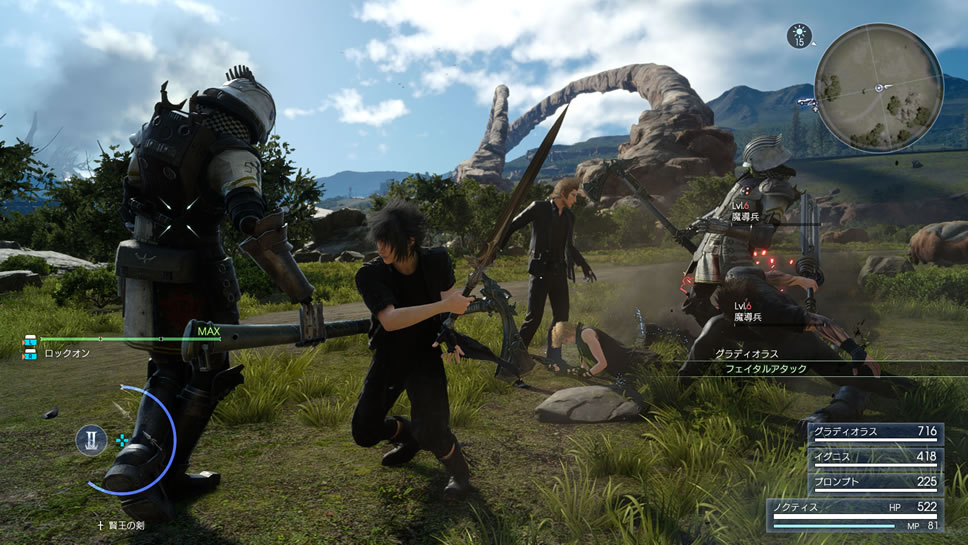Image resolution: width=968 pixels, height=545 pixels.
Task: Select the 賢王の剣 weapon name label
Action: click(x=119, y=524)
